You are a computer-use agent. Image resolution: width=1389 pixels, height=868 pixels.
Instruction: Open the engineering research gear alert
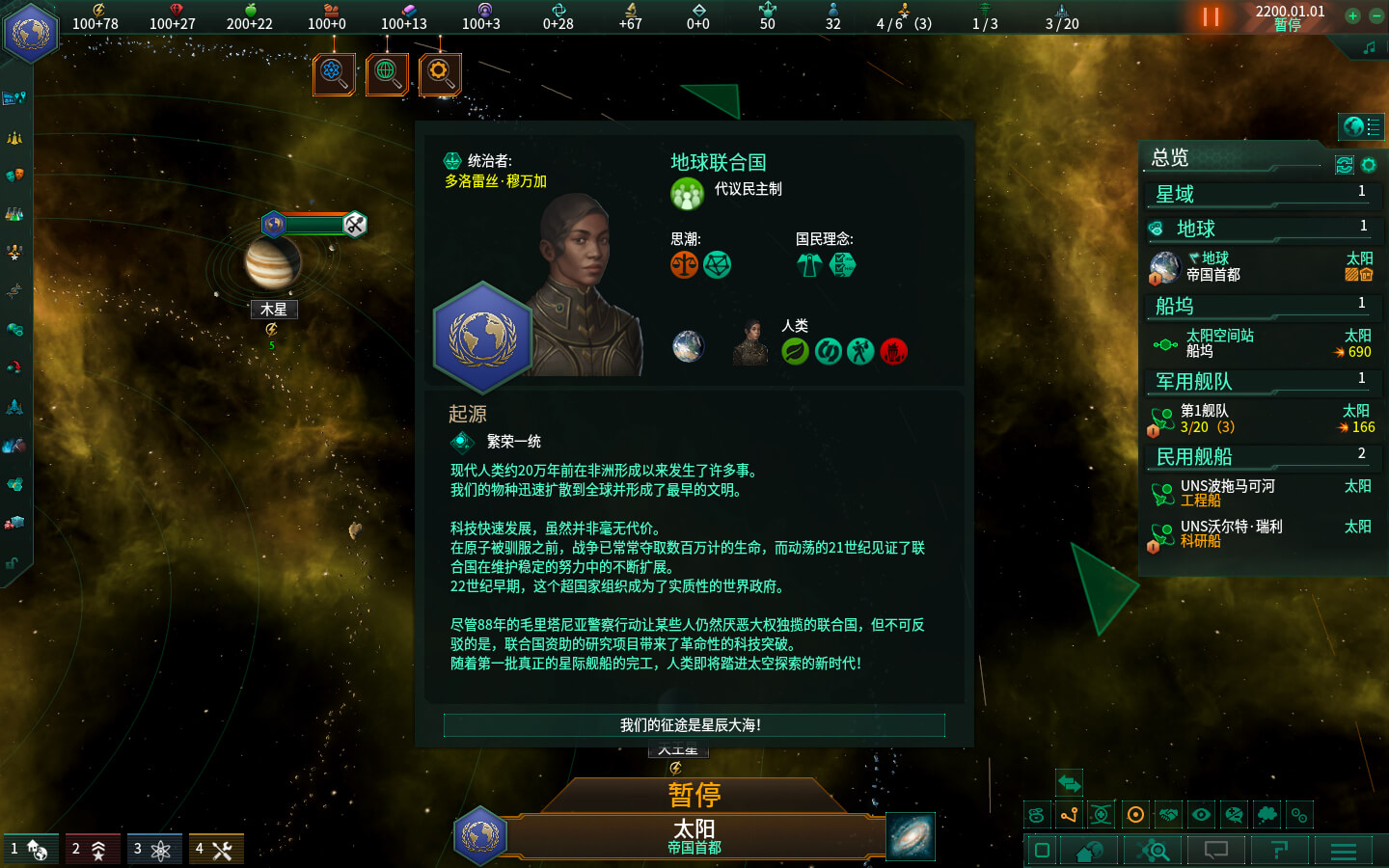(x=440, y=74)
